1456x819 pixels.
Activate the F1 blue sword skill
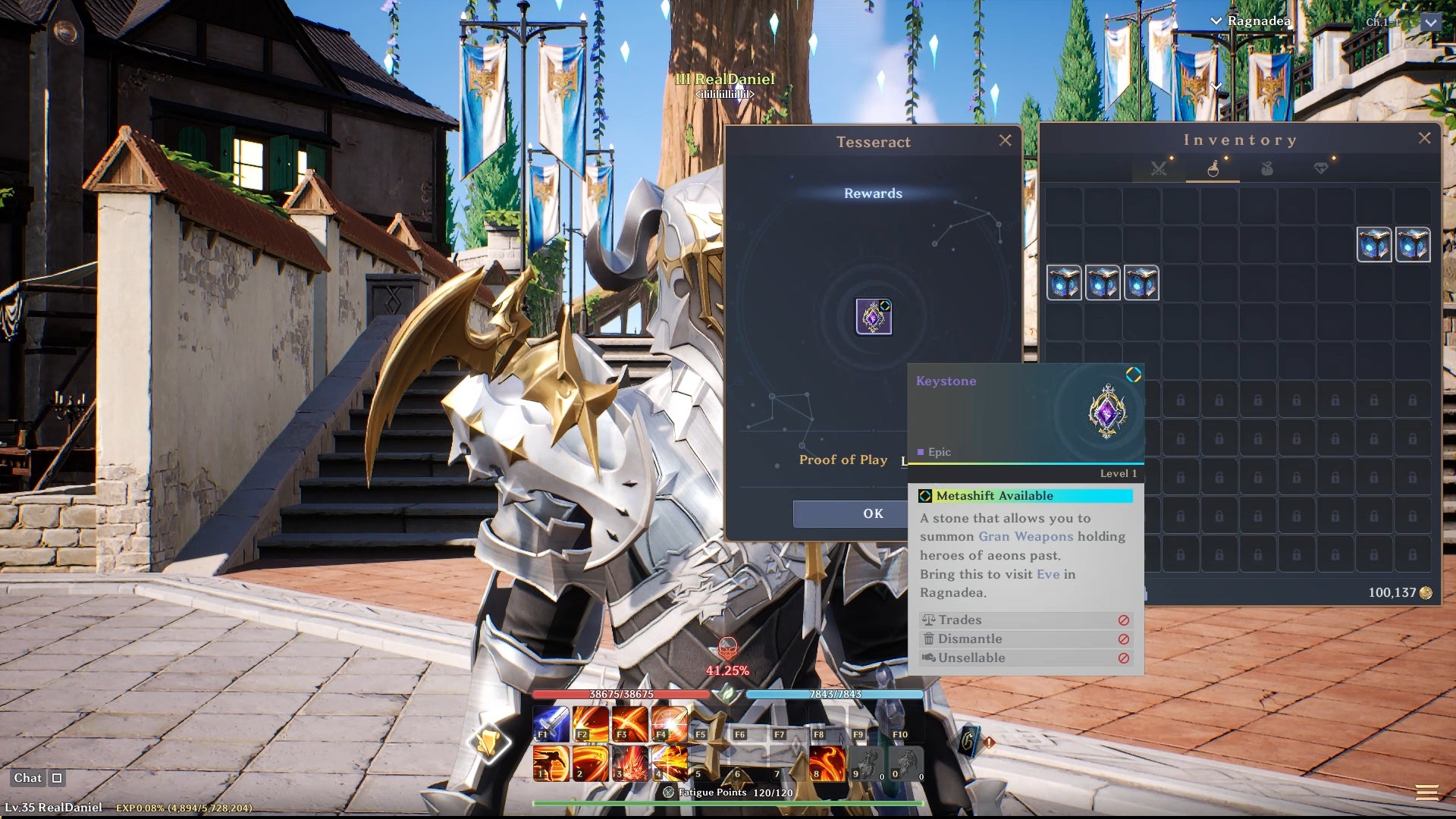pyautogui.click(x=551, y=723)
